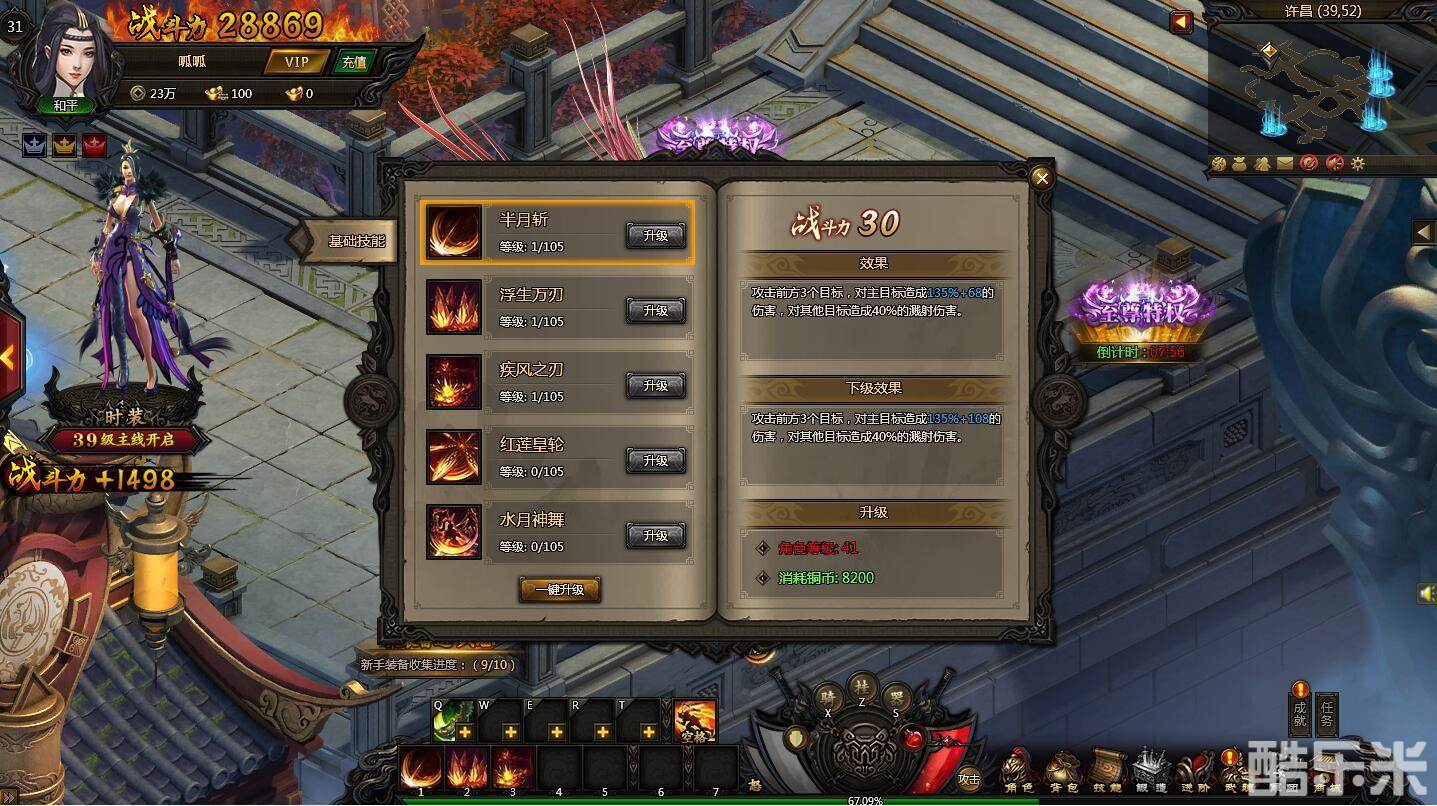Open the VIP panel
This screenshot has height=806, width=1437.
point(296,62)
